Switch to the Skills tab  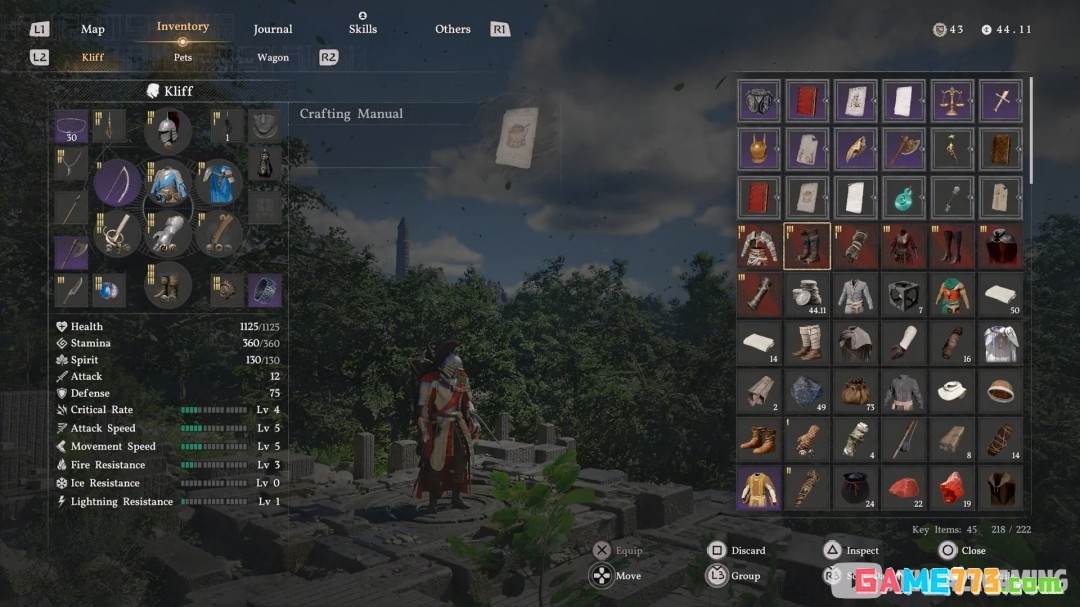click(x=363, y=29)
